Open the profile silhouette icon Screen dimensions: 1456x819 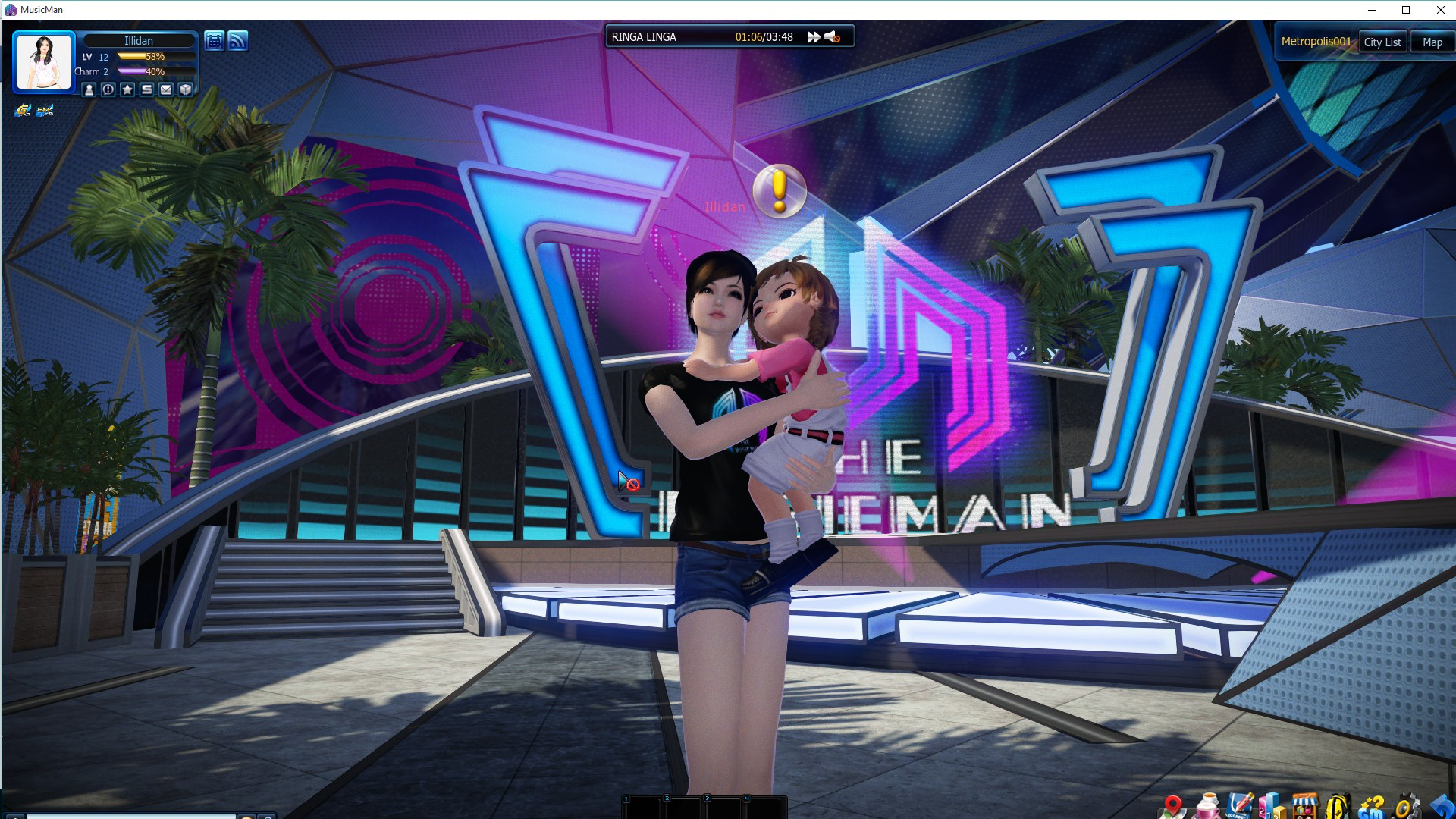click(89, 89)
